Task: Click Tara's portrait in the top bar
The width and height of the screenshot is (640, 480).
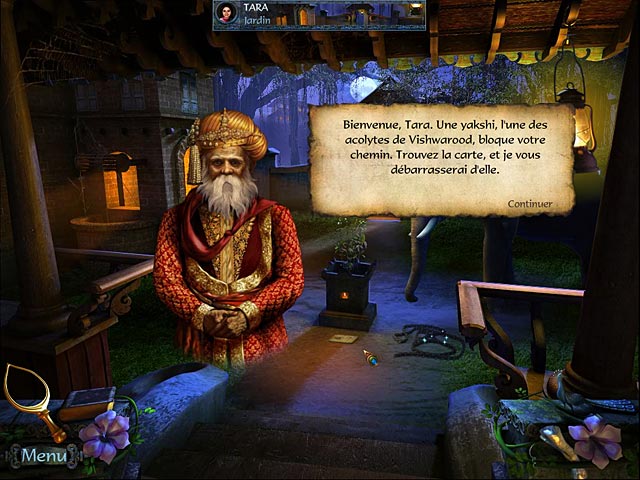Action: [226, 13]
